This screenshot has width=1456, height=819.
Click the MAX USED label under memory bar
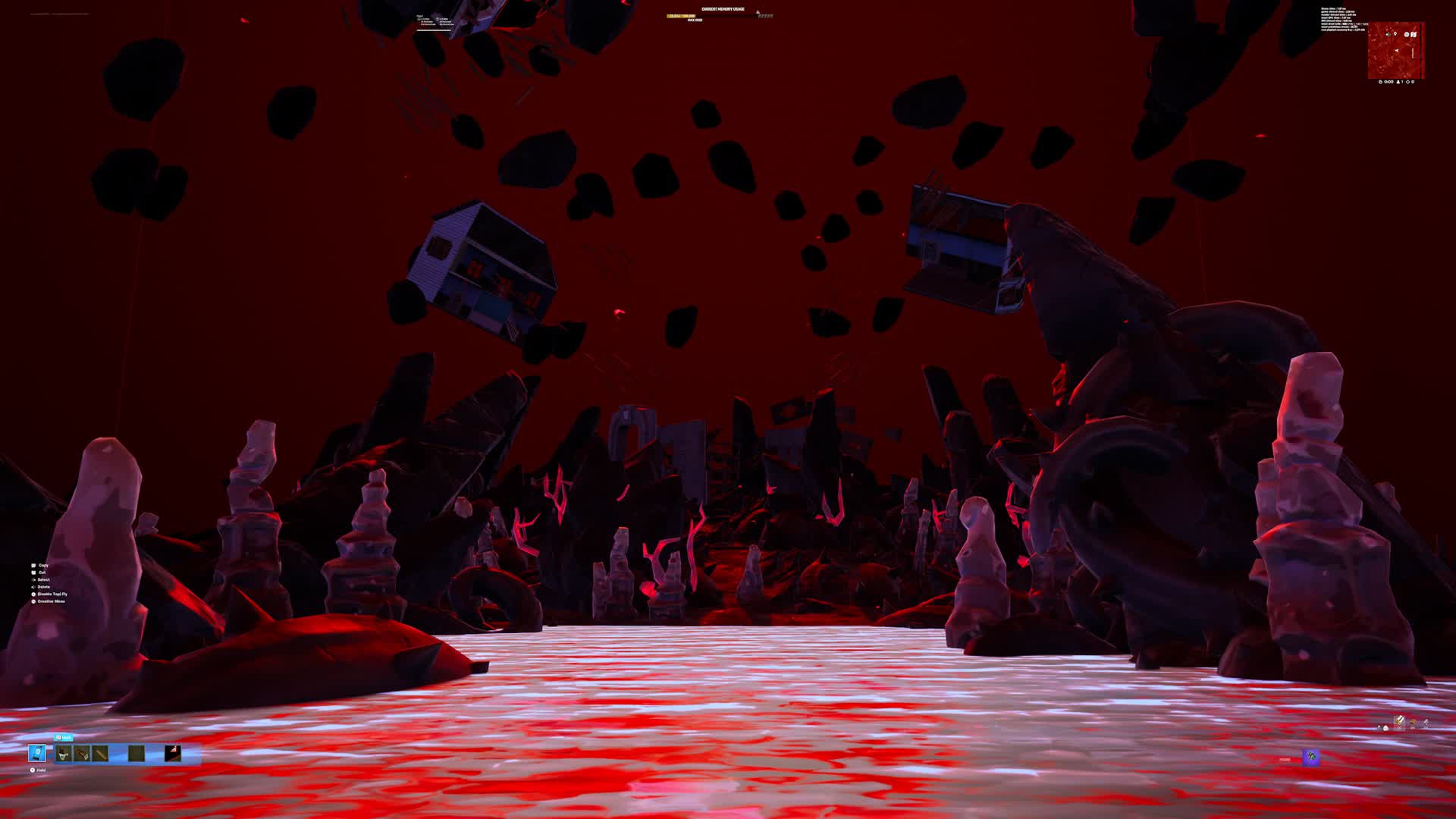695,20
